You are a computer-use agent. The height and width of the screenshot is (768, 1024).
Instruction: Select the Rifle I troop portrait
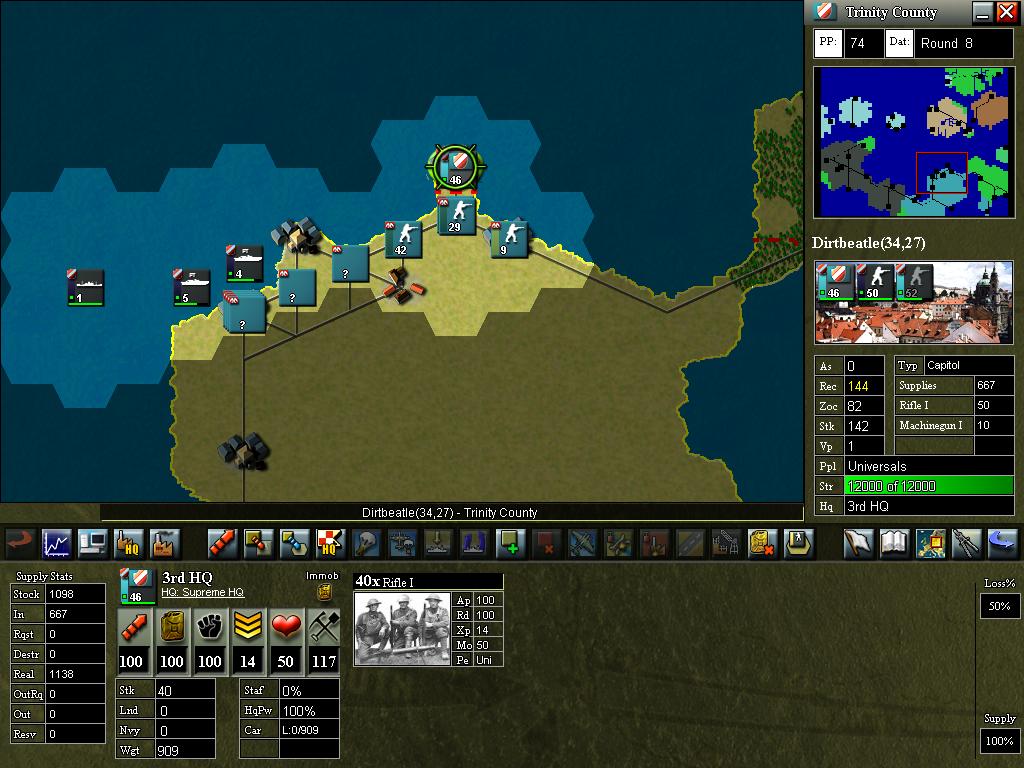(402, 629)
